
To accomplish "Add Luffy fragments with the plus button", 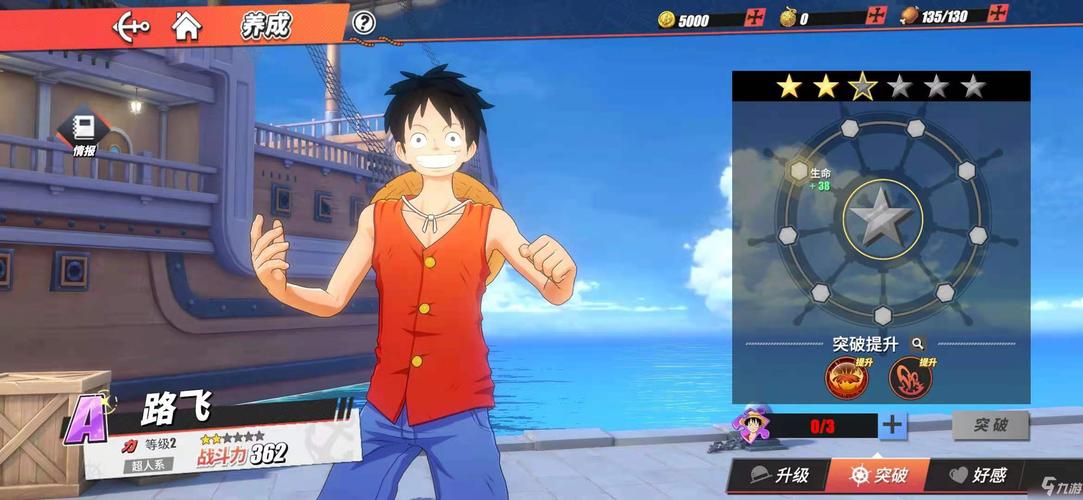I will [892, 425].
